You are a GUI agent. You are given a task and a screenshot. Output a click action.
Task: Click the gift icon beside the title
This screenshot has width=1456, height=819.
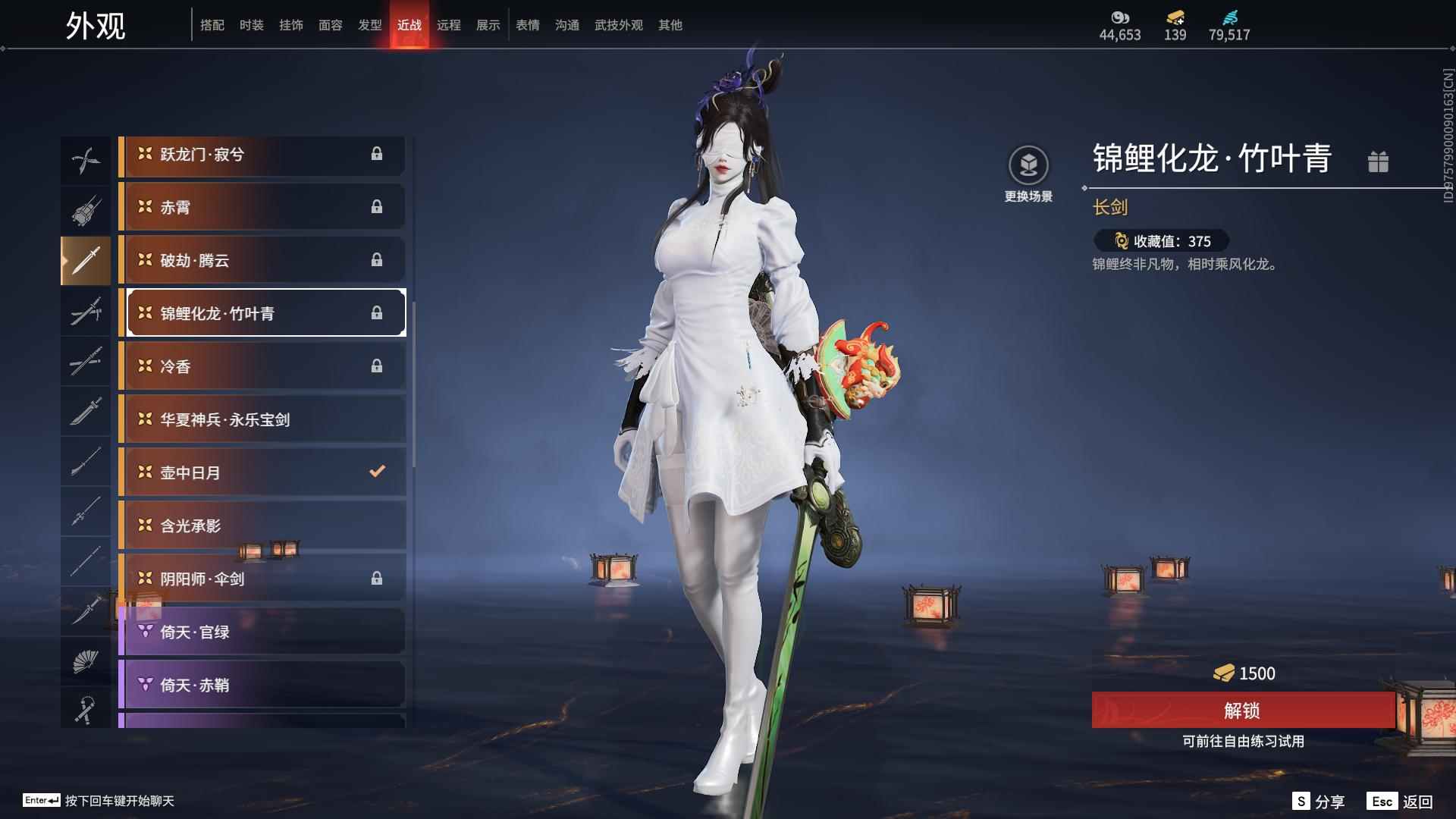(1378, 162)
